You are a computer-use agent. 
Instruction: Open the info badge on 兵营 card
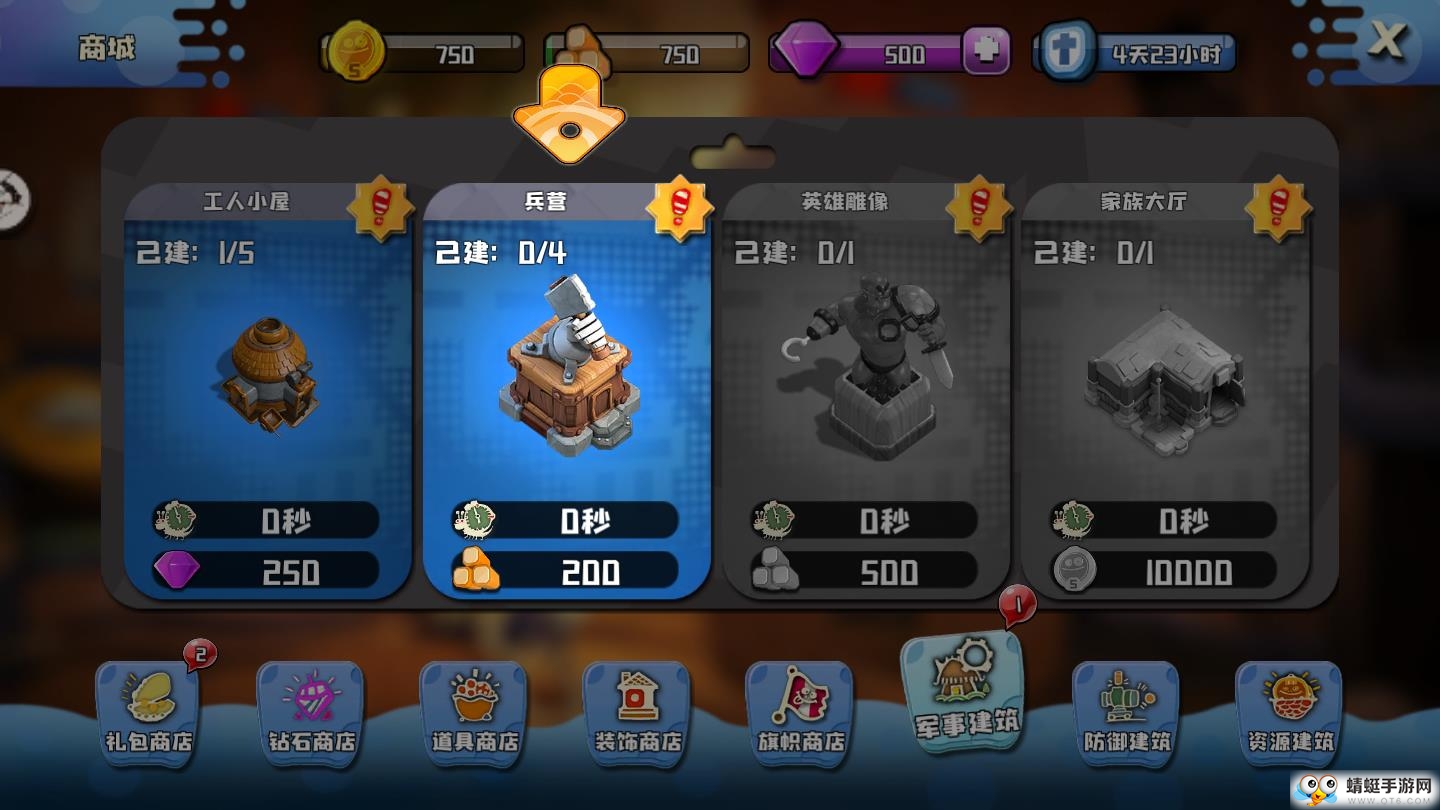pos(681,207)
